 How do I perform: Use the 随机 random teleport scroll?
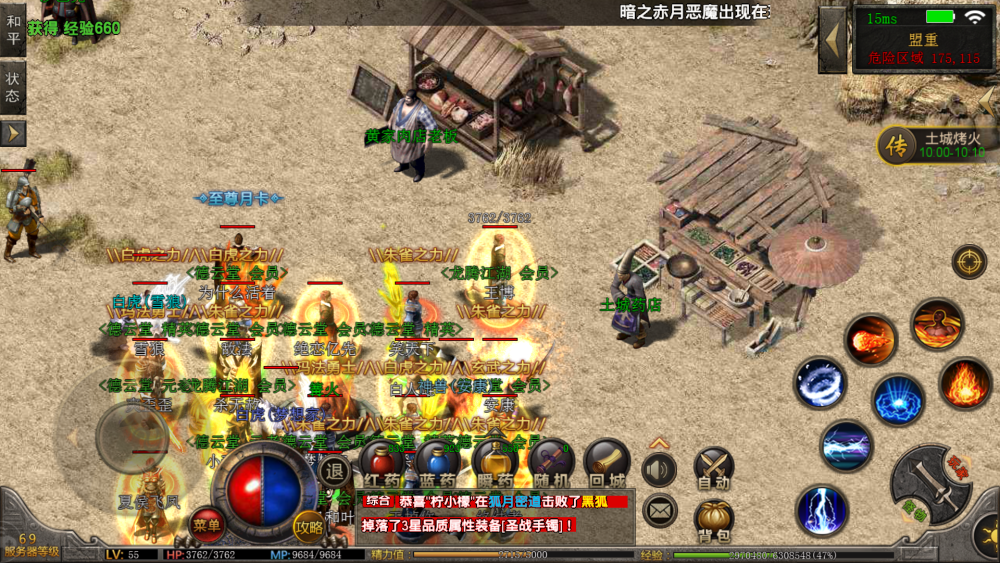(551, 461)
